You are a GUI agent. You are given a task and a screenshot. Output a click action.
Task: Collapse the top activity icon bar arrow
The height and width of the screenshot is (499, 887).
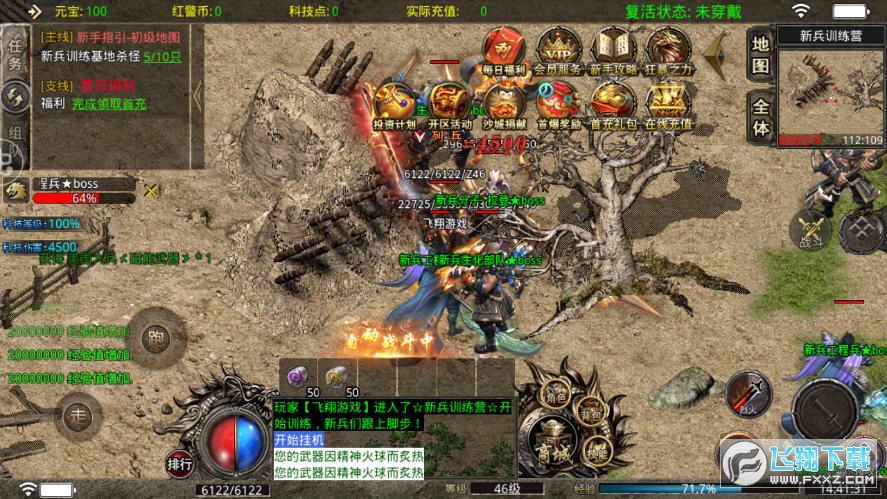pyautogui.click(x=716, y=55)
